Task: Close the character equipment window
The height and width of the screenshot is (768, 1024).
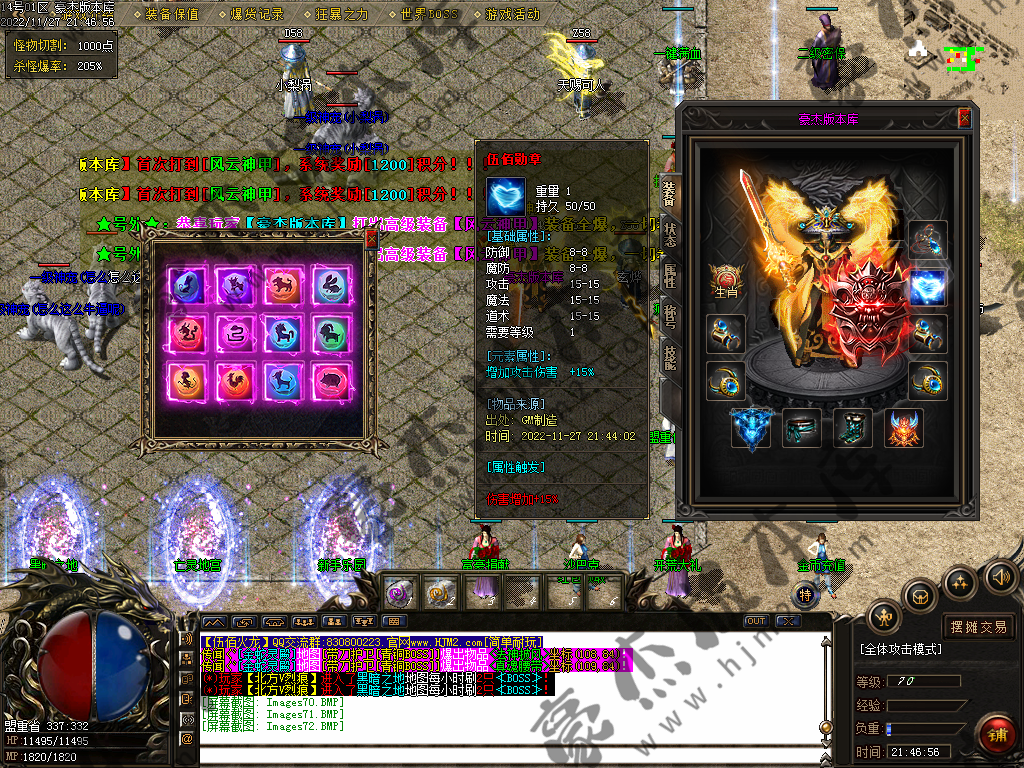Action: click(964, 118)
